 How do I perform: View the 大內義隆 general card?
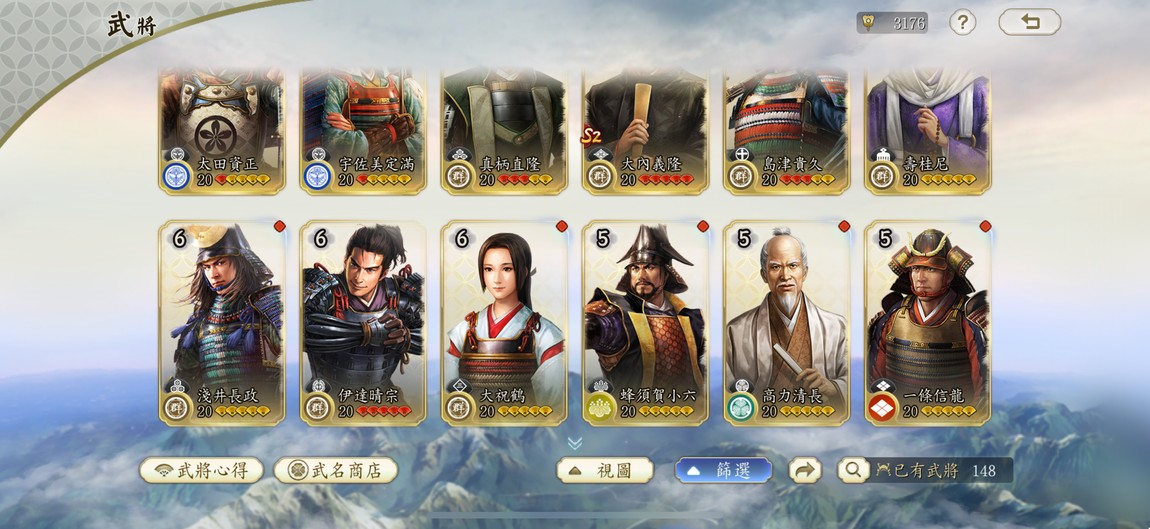pos(645,130)
